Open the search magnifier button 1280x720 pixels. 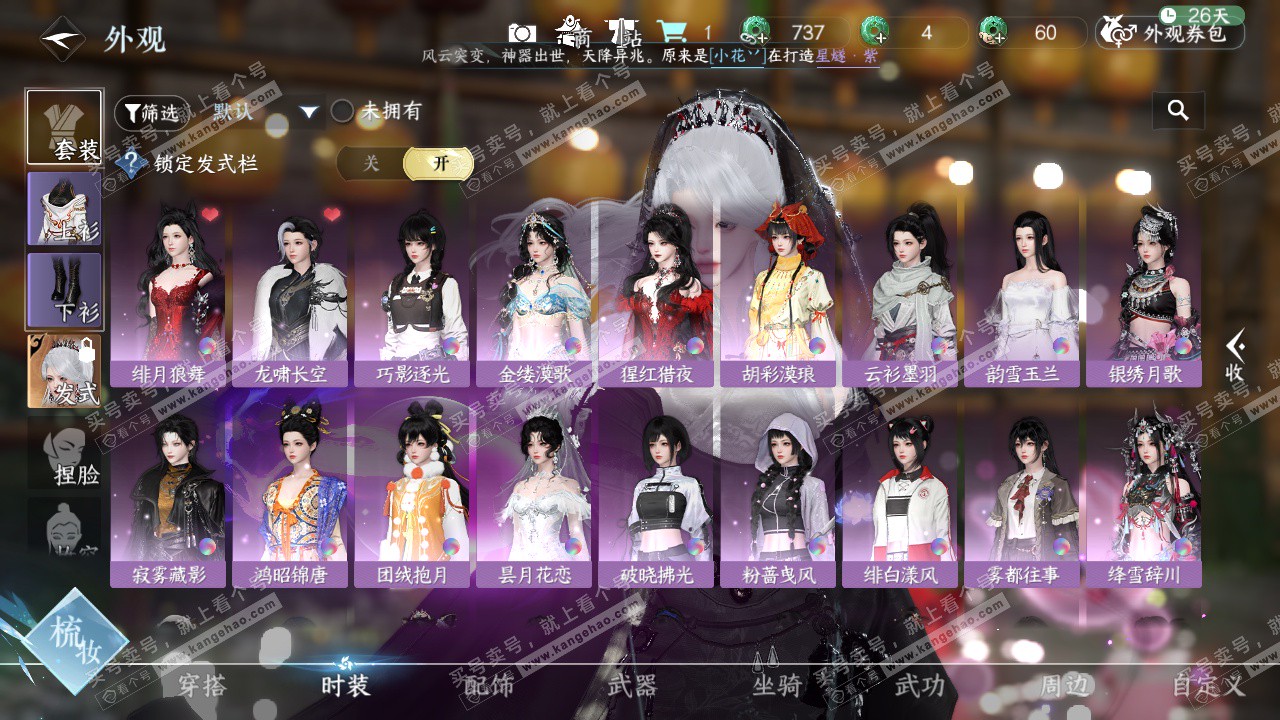(x=1178, y=111)
